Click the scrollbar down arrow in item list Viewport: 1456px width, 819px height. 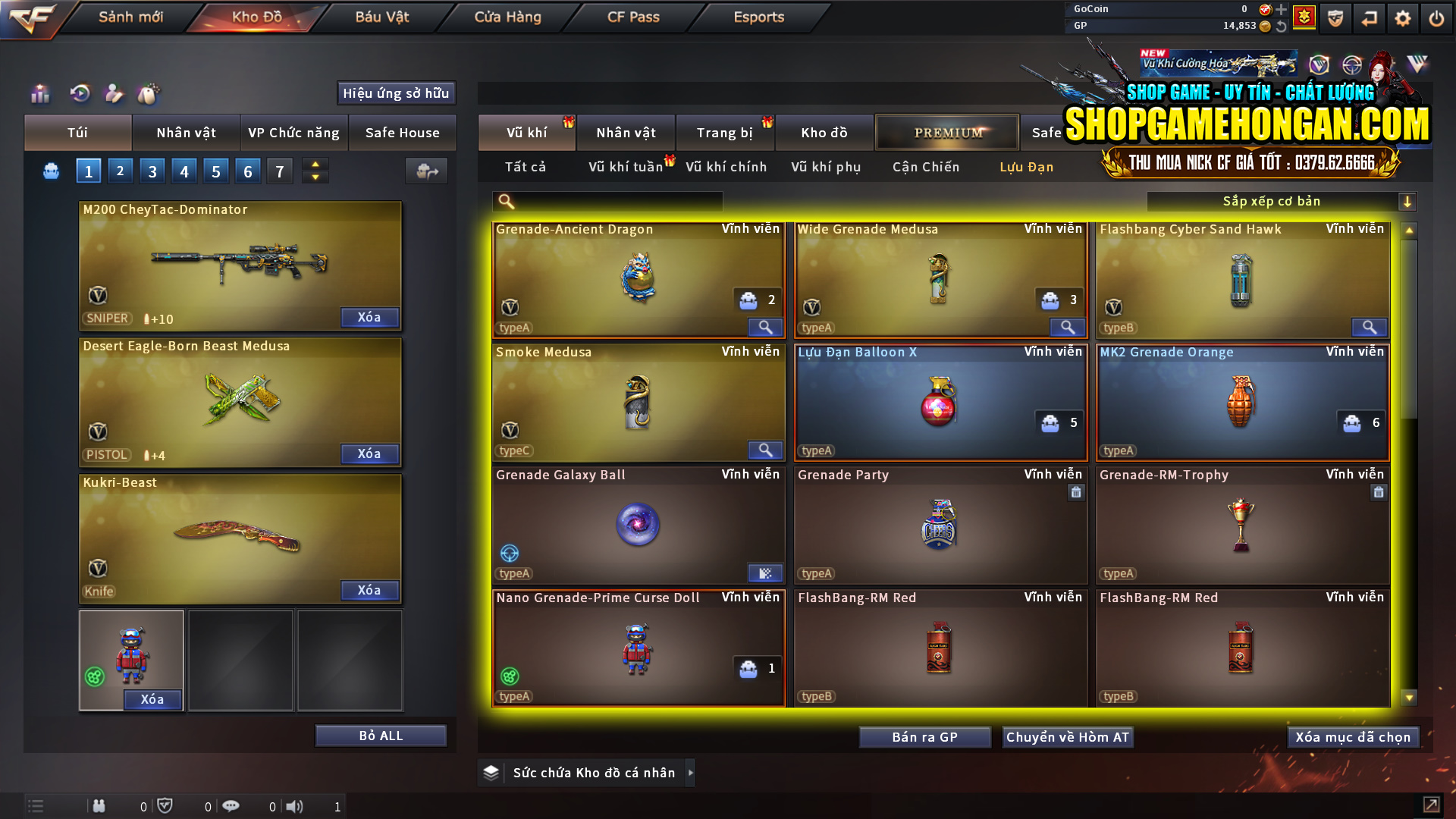coord(1409,695)
